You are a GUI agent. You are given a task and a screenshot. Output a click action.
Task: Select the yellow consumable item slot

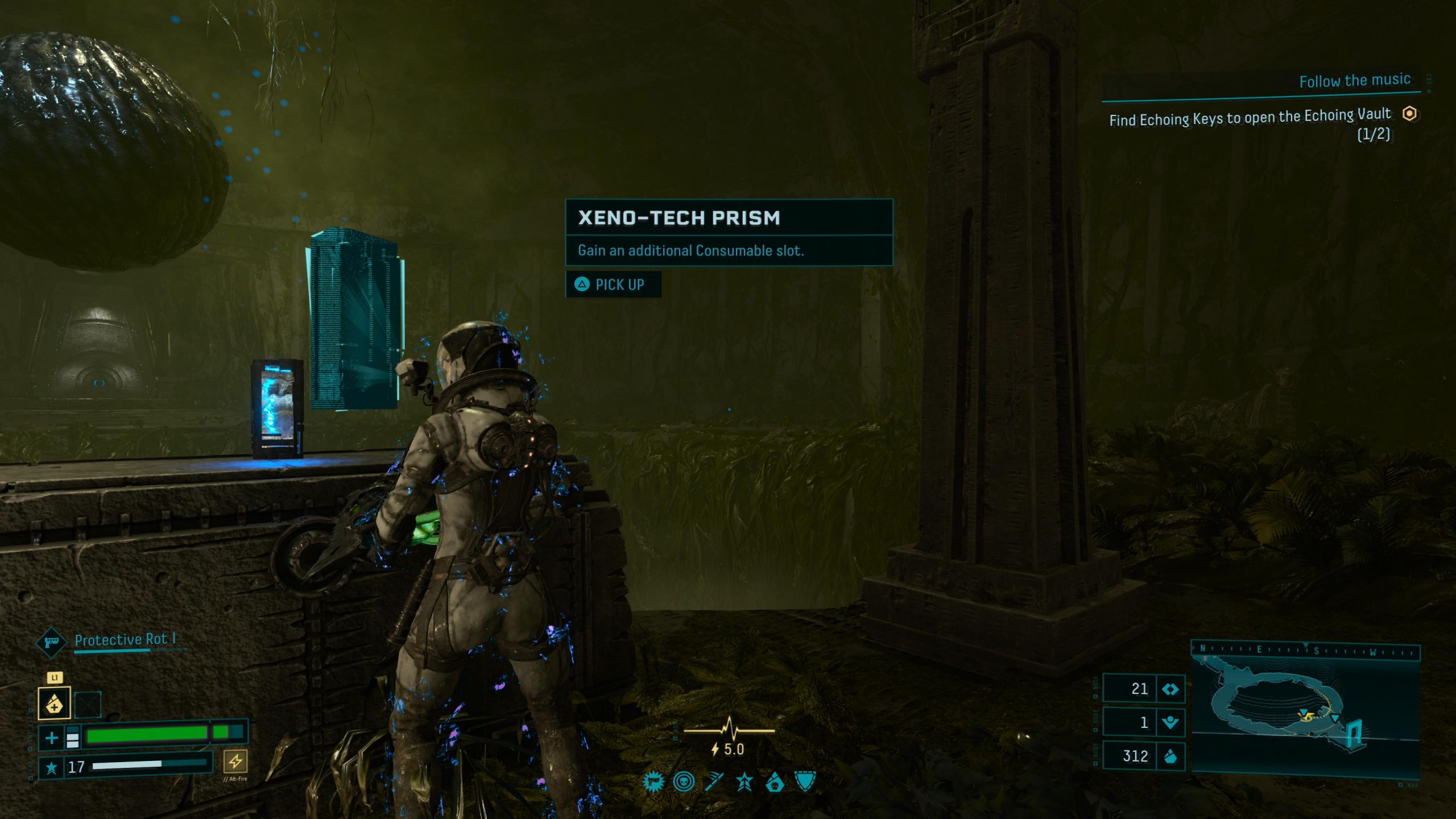pyautogui.click(x=54, y=703)
